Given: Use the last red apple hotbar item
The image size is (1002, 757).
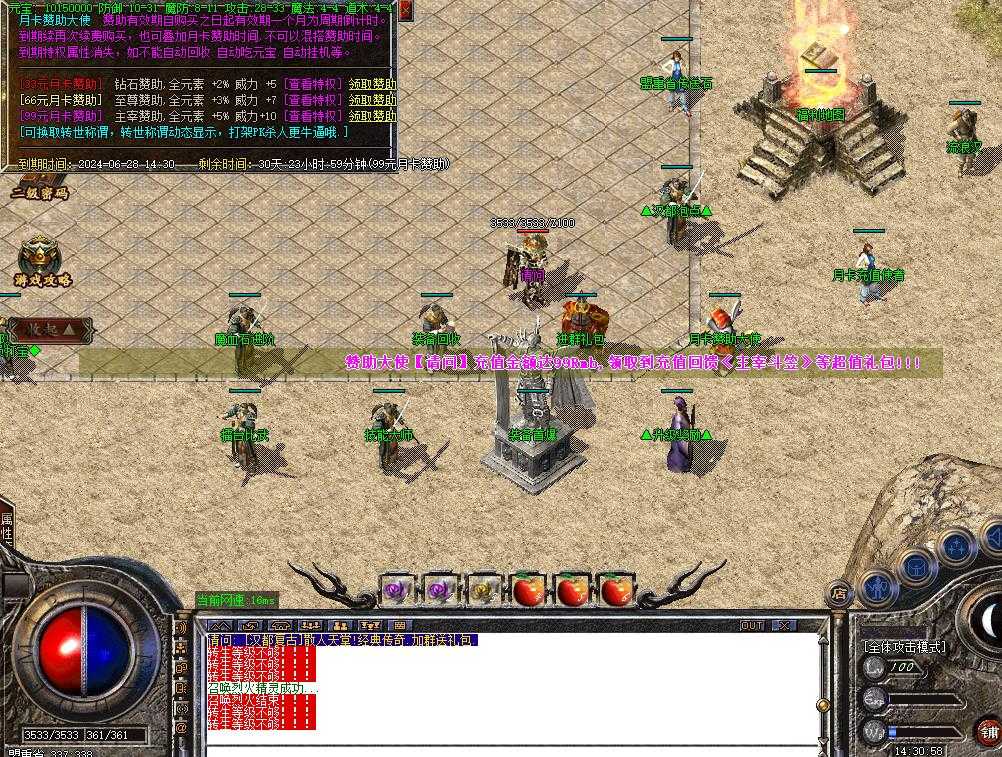Looking at the screenshot, I should [x=617, y=591].
